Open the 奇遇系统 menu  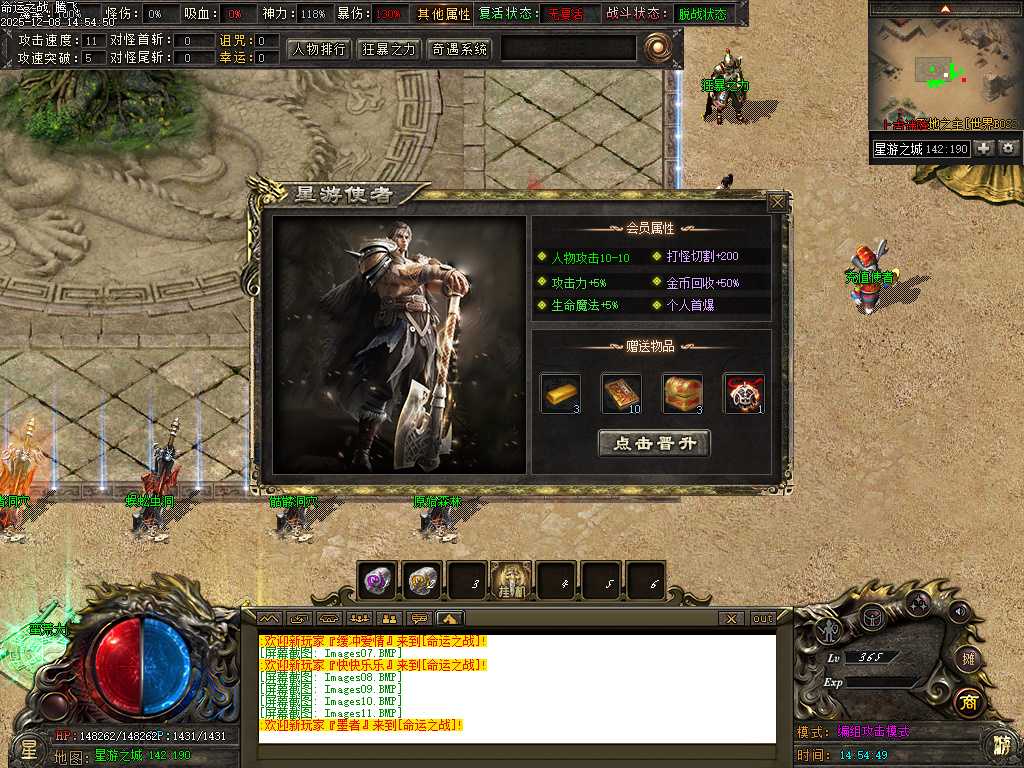tap(459, 49)
